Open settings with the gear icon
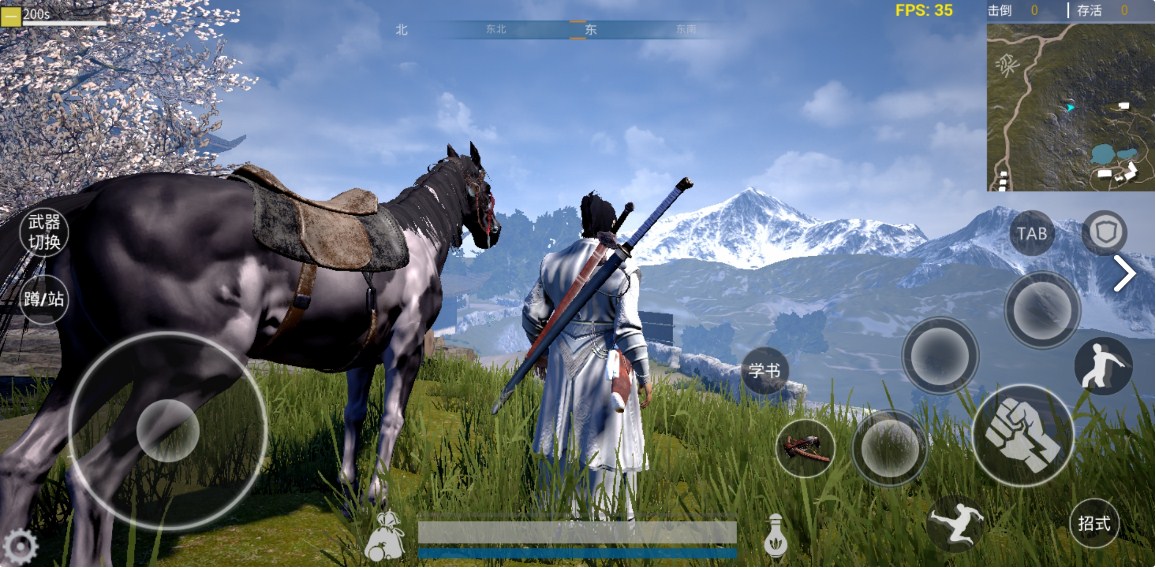Viewport: 1156px width, 569px height. click(19, 547)
